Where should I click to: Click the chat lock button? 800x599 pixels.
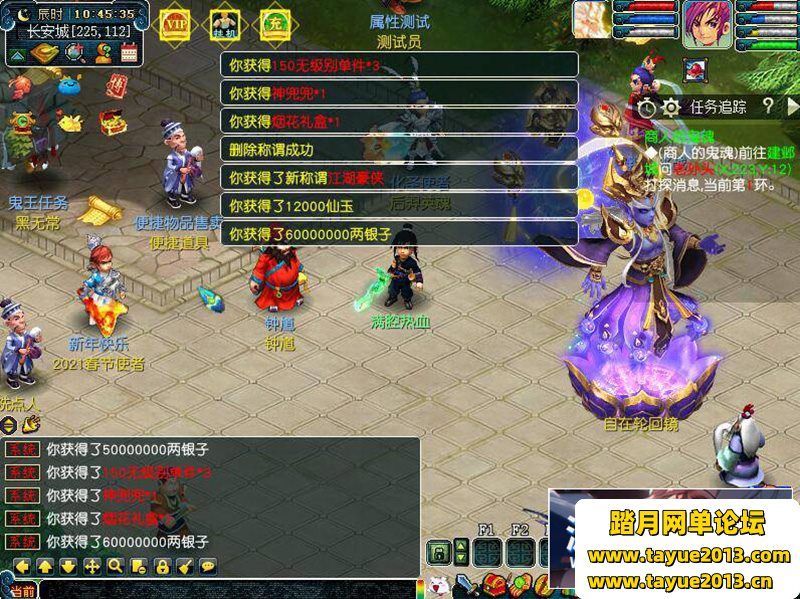coord(162,566)
